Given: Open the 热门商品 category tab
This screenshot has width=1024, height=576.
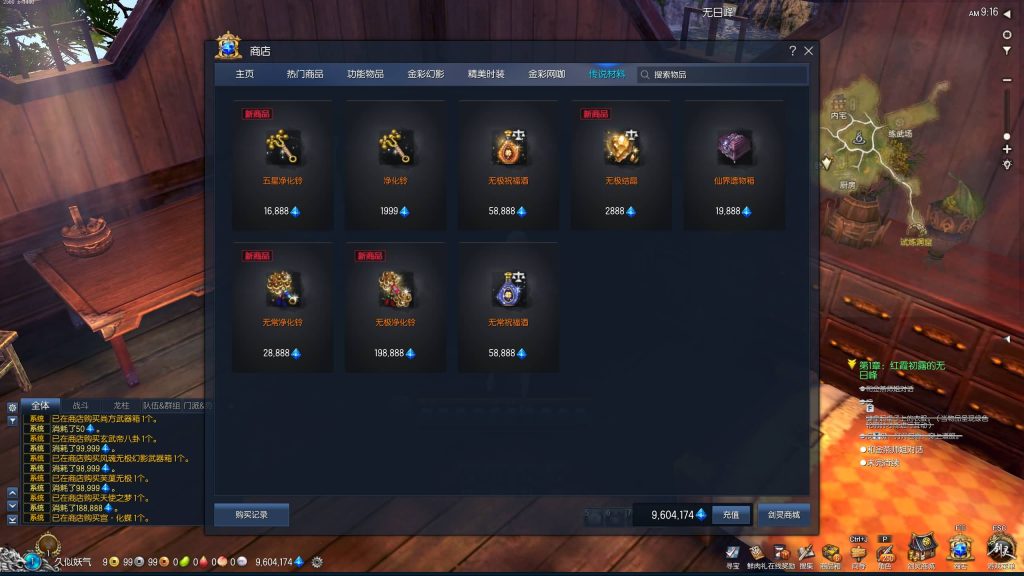Looking at the screenshot, I should click(305, 74).
